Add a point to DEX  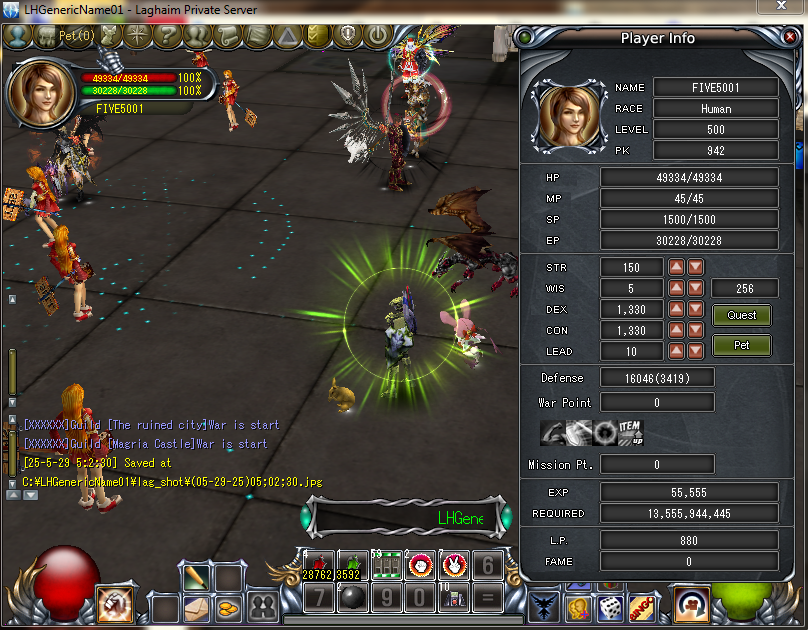pyautogui.click(x=677, y=309)
